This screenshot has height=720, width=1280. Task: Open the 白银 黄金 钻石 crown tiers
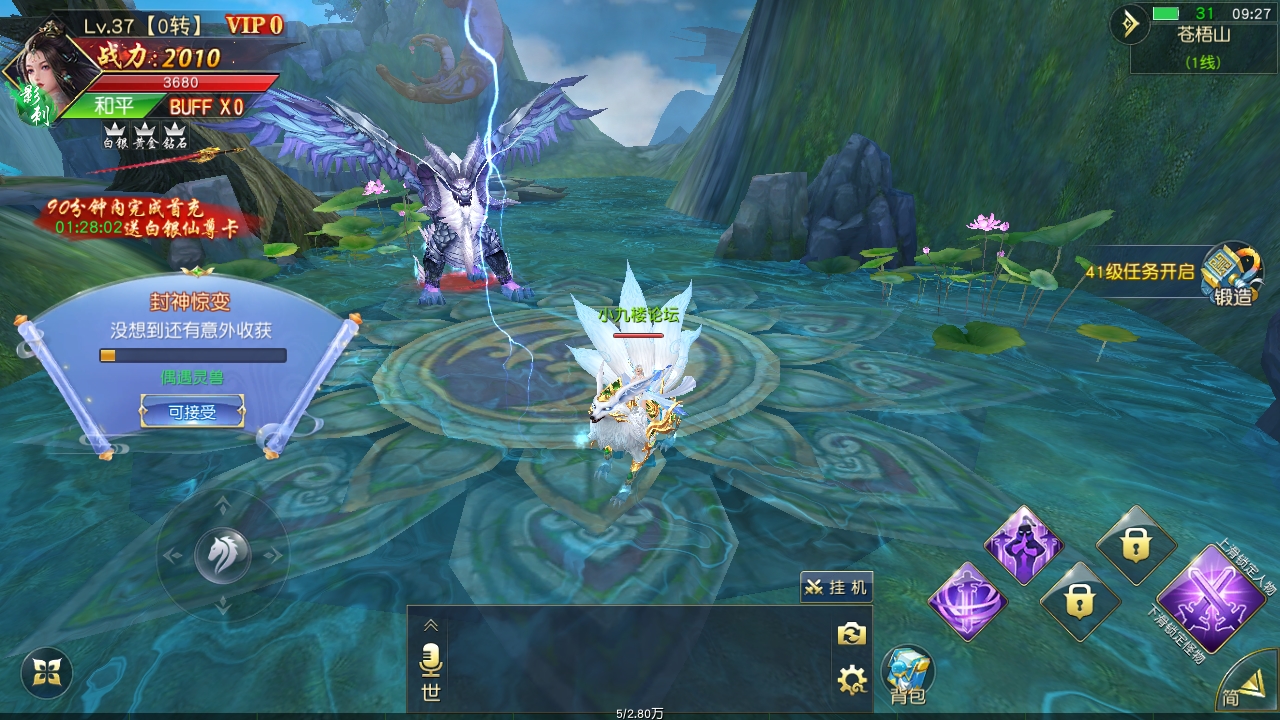(x=146, y=136)
